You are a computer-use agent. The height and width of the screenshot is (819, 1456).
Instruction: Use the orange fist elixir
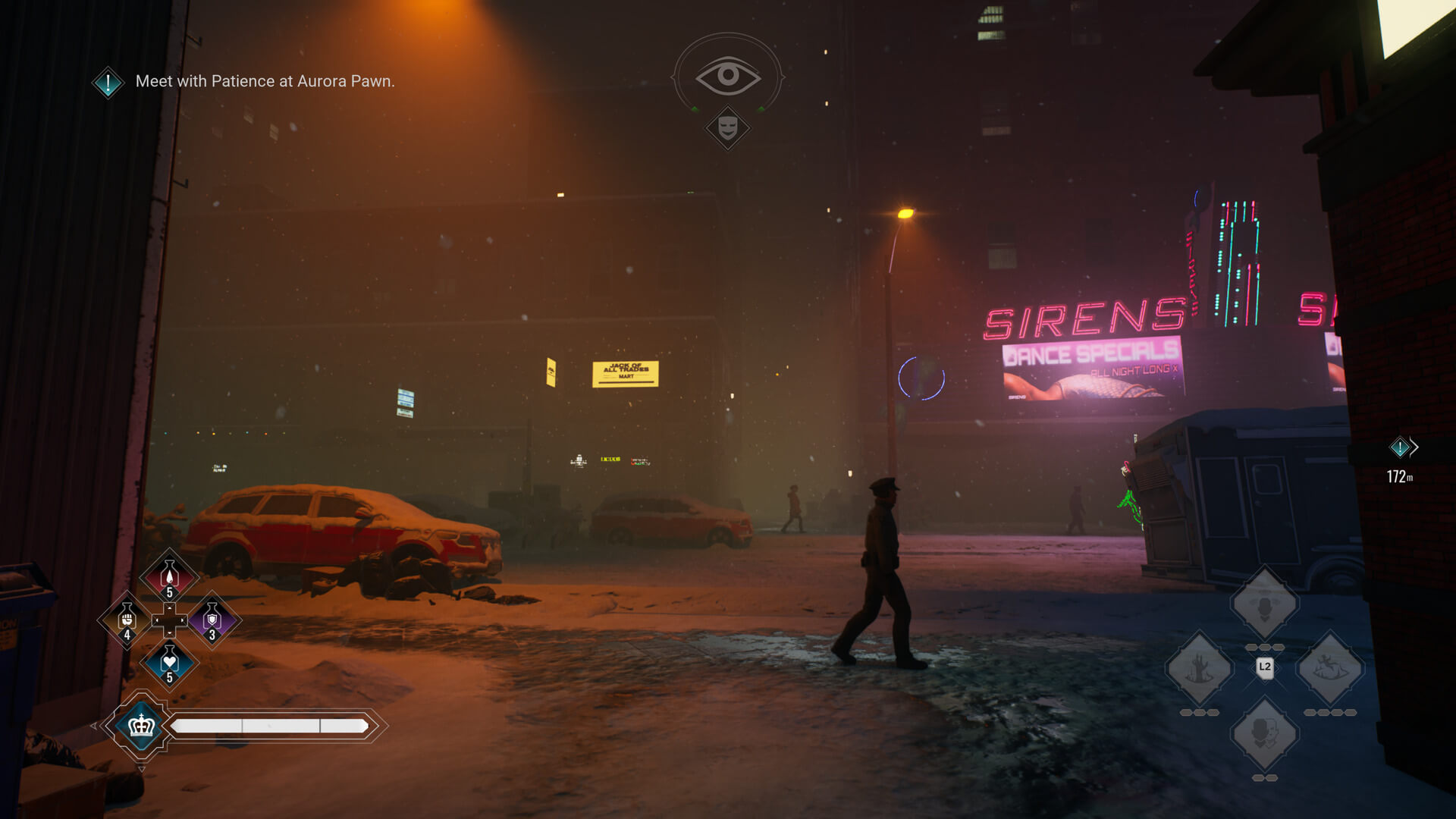[x=127, y=621]
